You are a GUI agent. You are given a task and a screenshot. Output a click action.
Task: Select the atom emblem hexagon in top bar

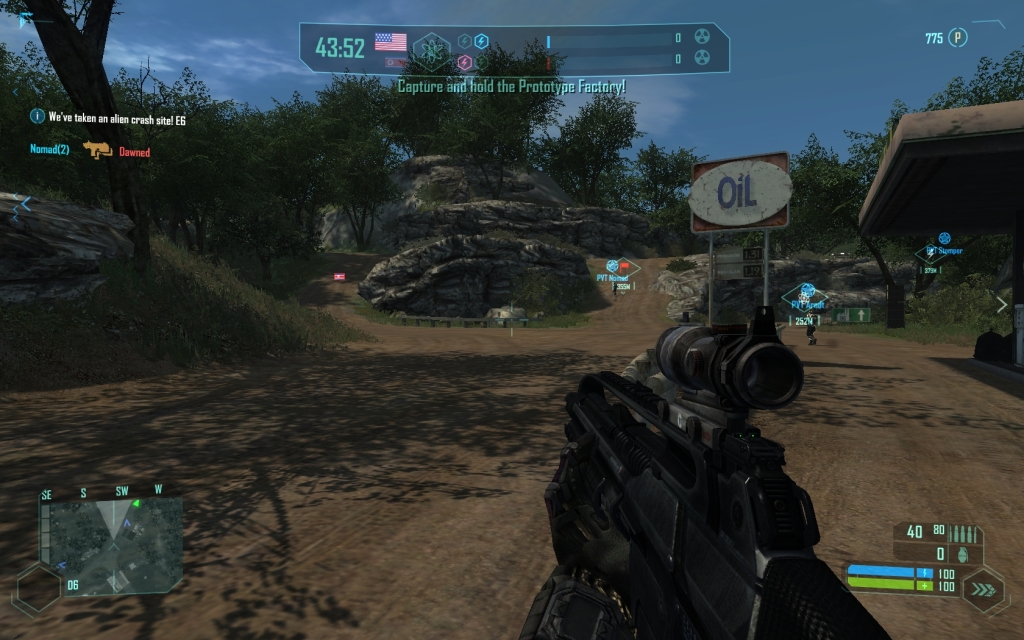pyautogui.click(x=432, y=46)
